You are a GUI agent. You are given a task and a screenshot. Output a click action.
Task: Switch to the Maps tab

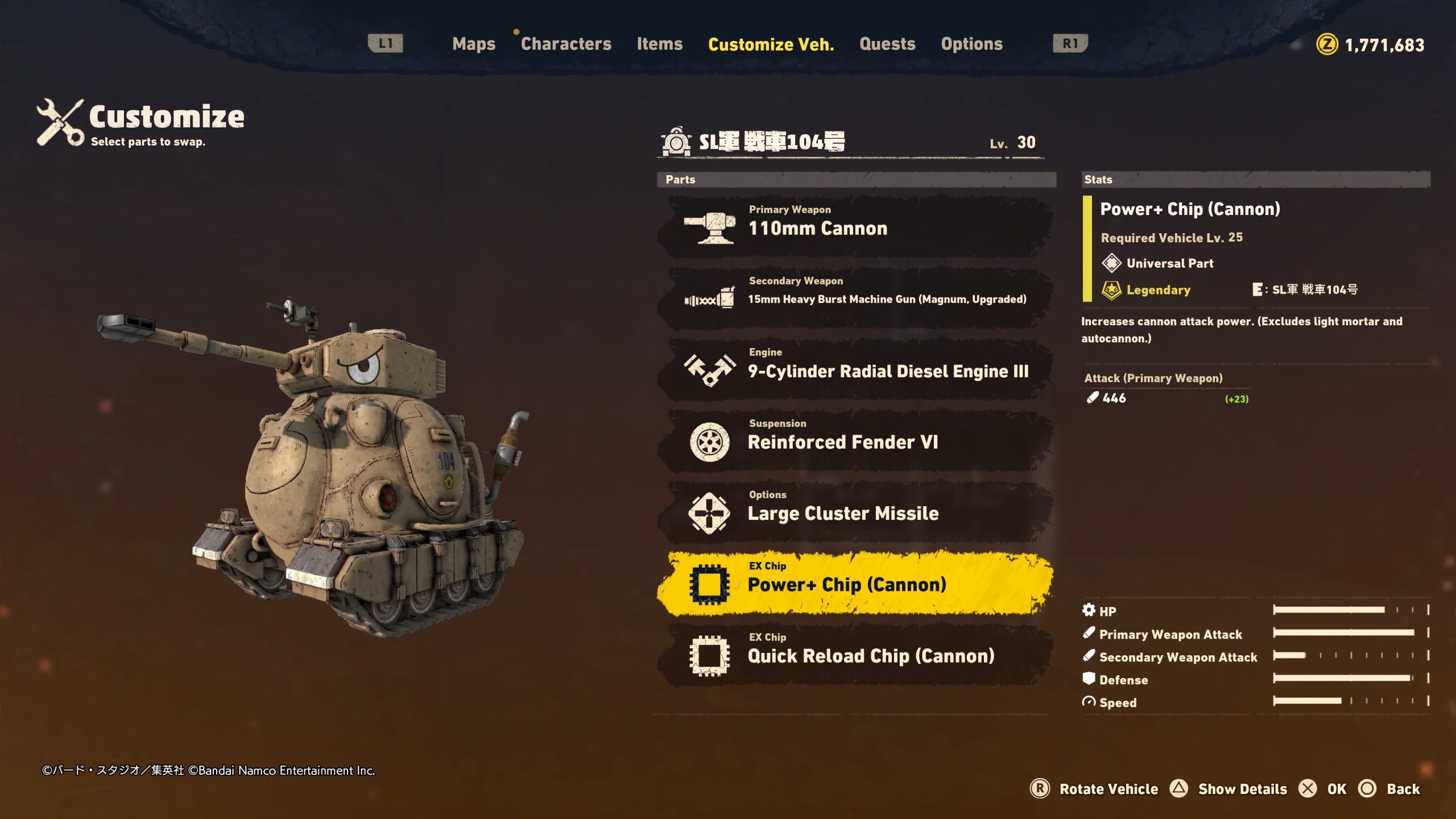(x=473, y=44)
